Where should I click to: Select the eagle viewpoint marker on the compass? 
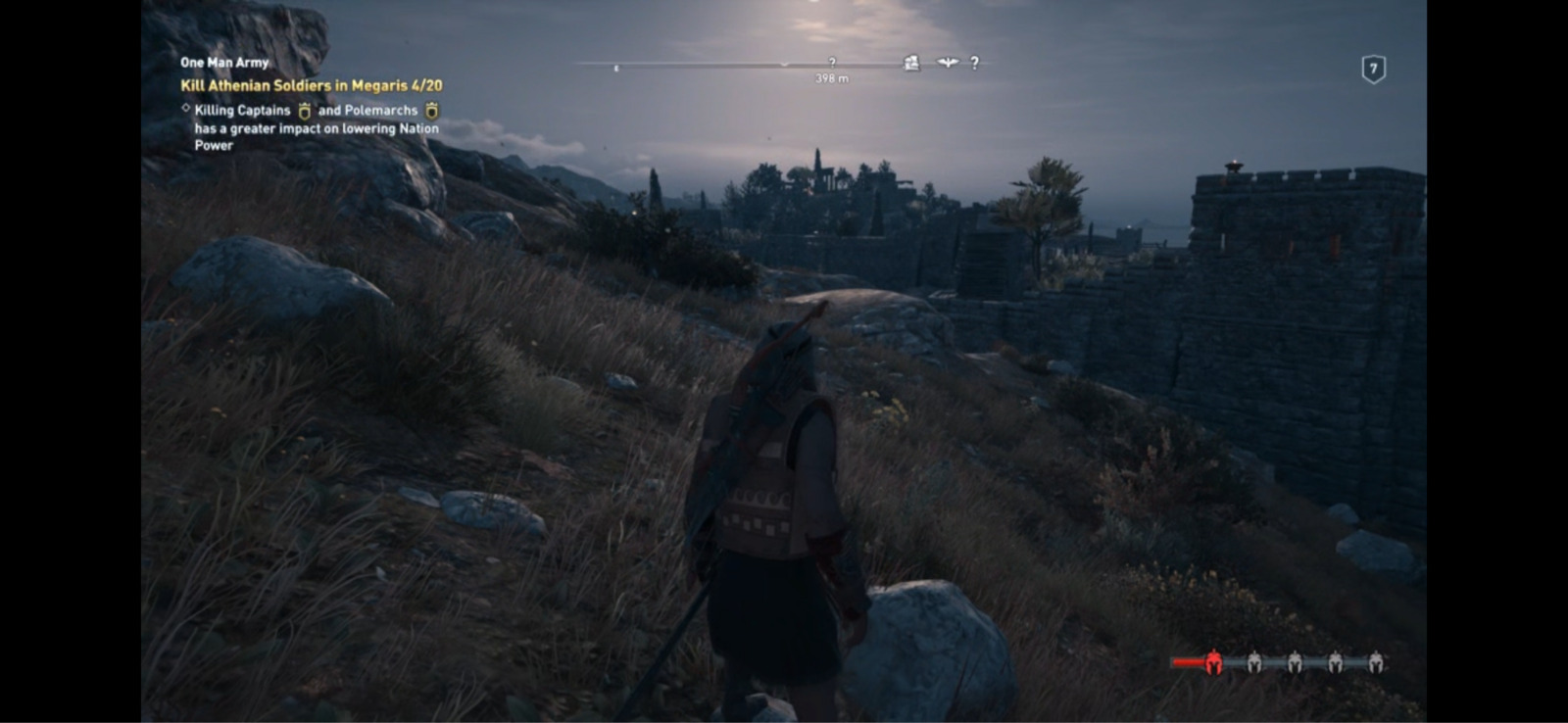click(x=947, y=63)
